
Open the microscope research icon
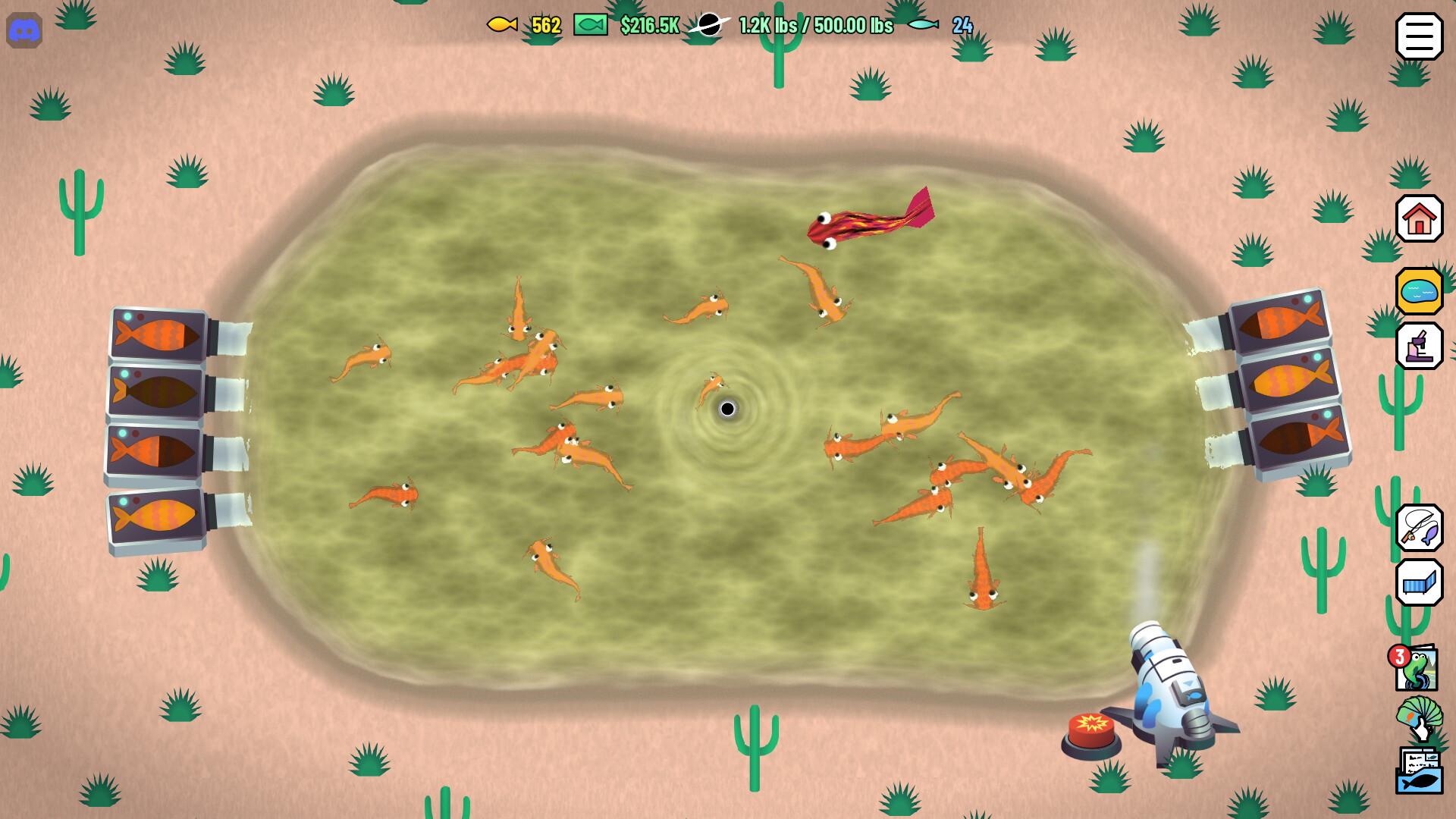pos(1419,346)
